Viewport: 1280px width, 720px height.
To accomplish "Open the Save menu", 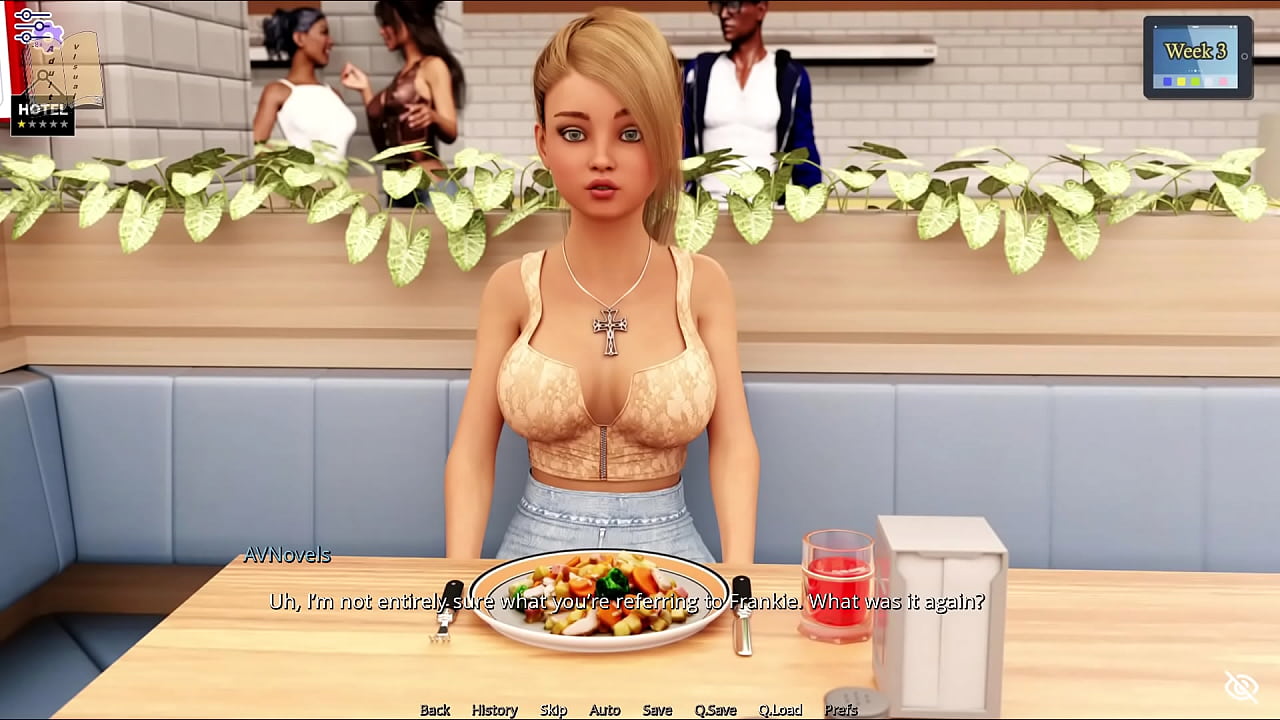I will [x=657, y=710].
